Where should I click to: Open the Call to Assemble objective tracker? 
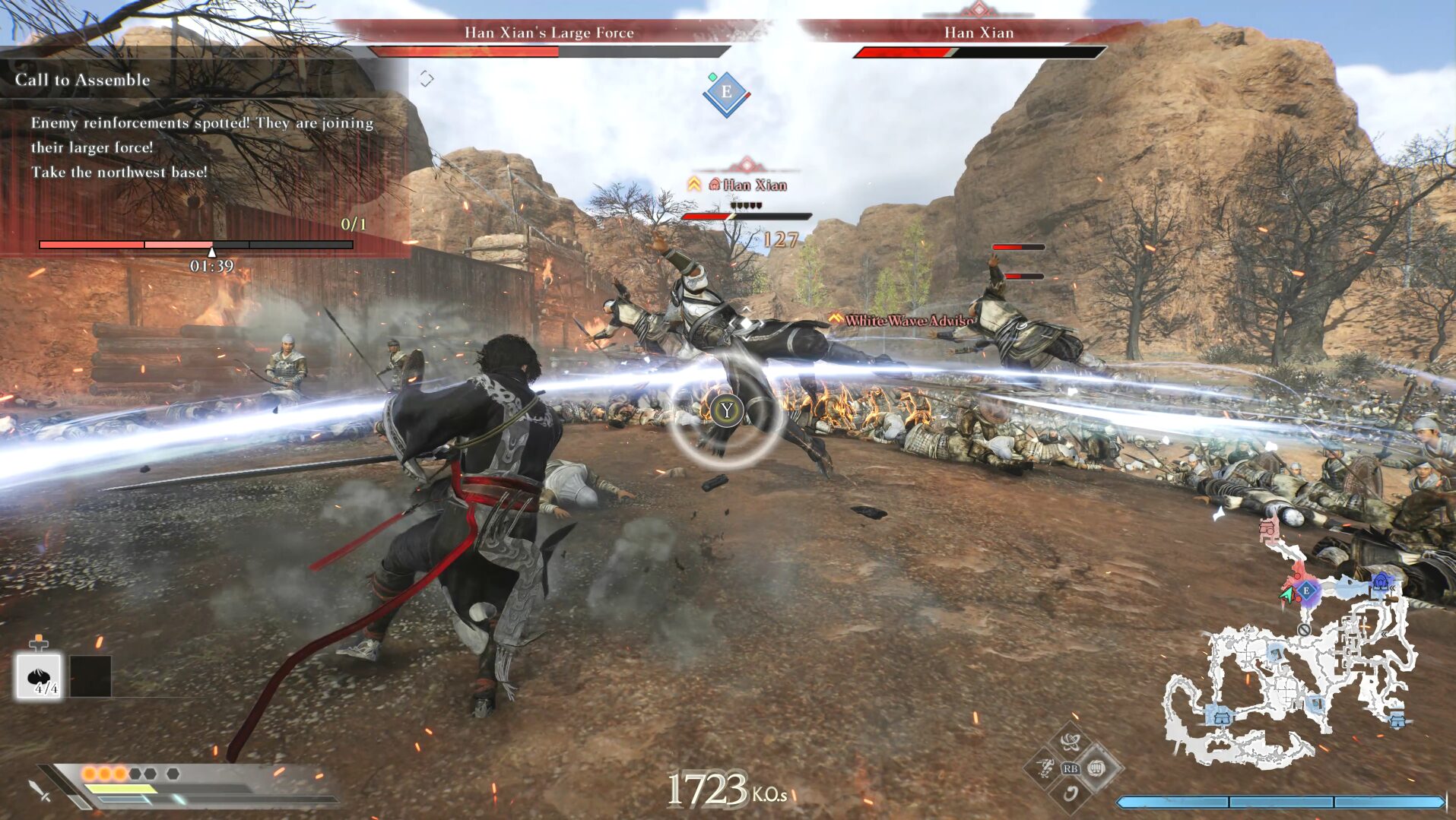pos(82,80)
